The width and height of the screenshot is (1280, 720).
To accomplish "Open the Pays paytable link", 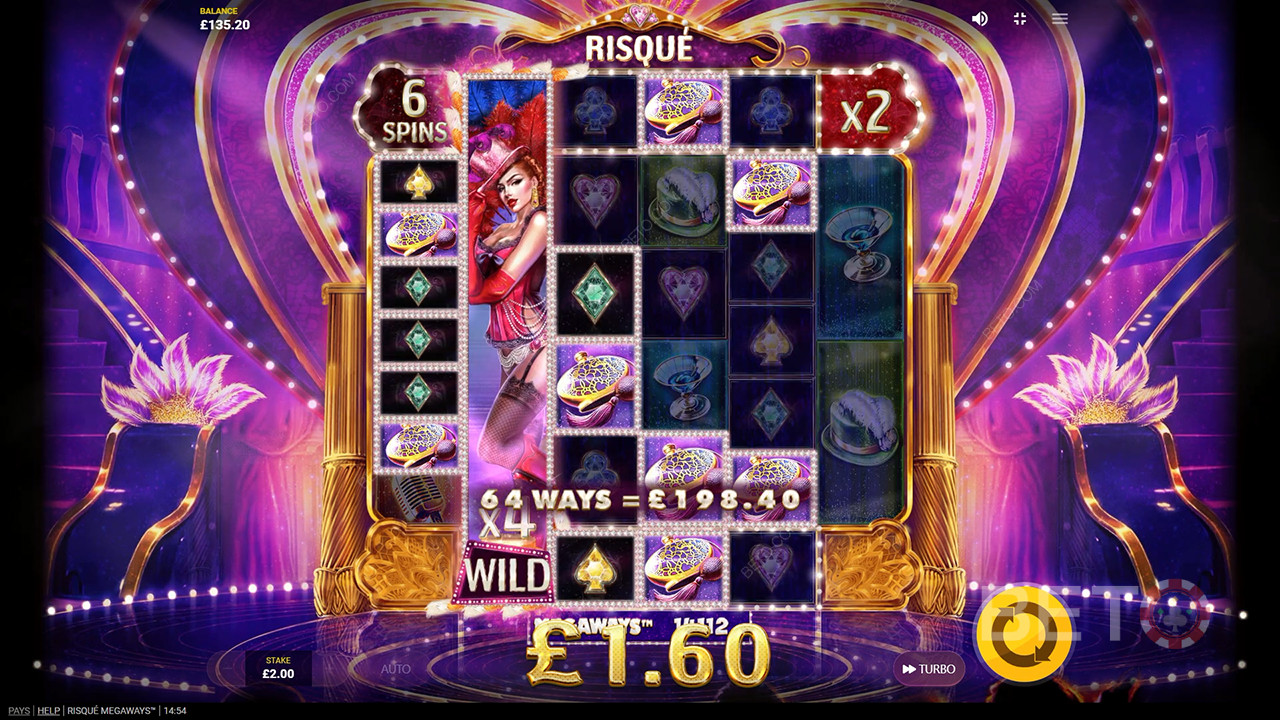I will point(17,711).
